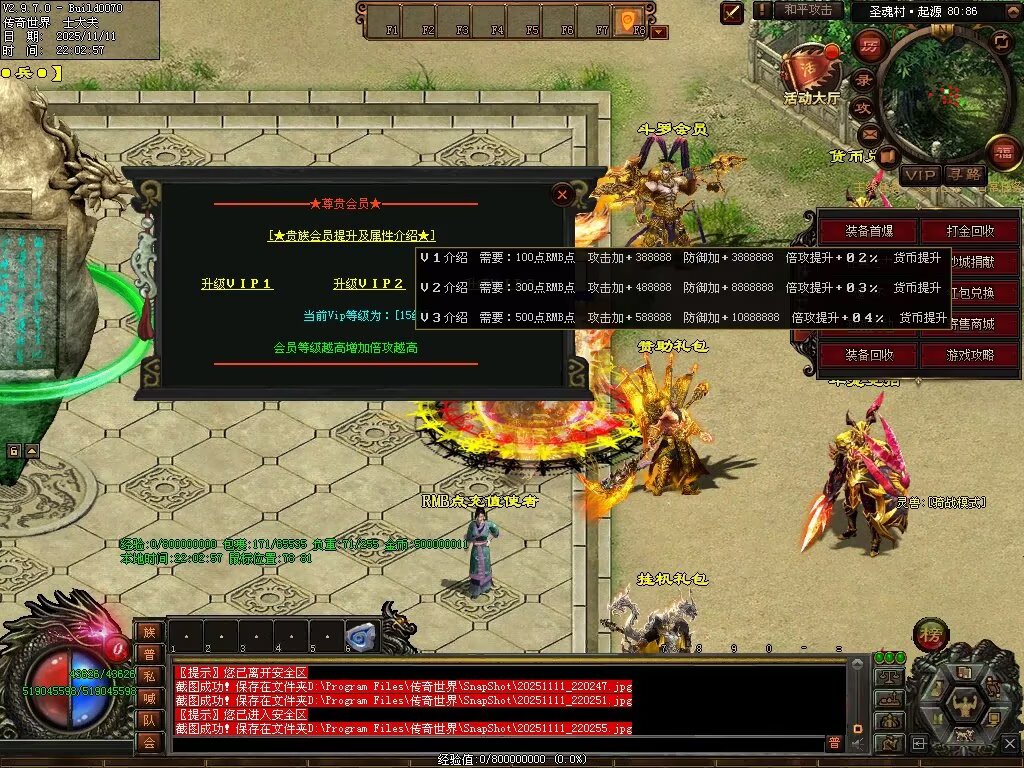Close the 尊贵会员 VIP dialog
The image size is (1024, 768).
563,194
